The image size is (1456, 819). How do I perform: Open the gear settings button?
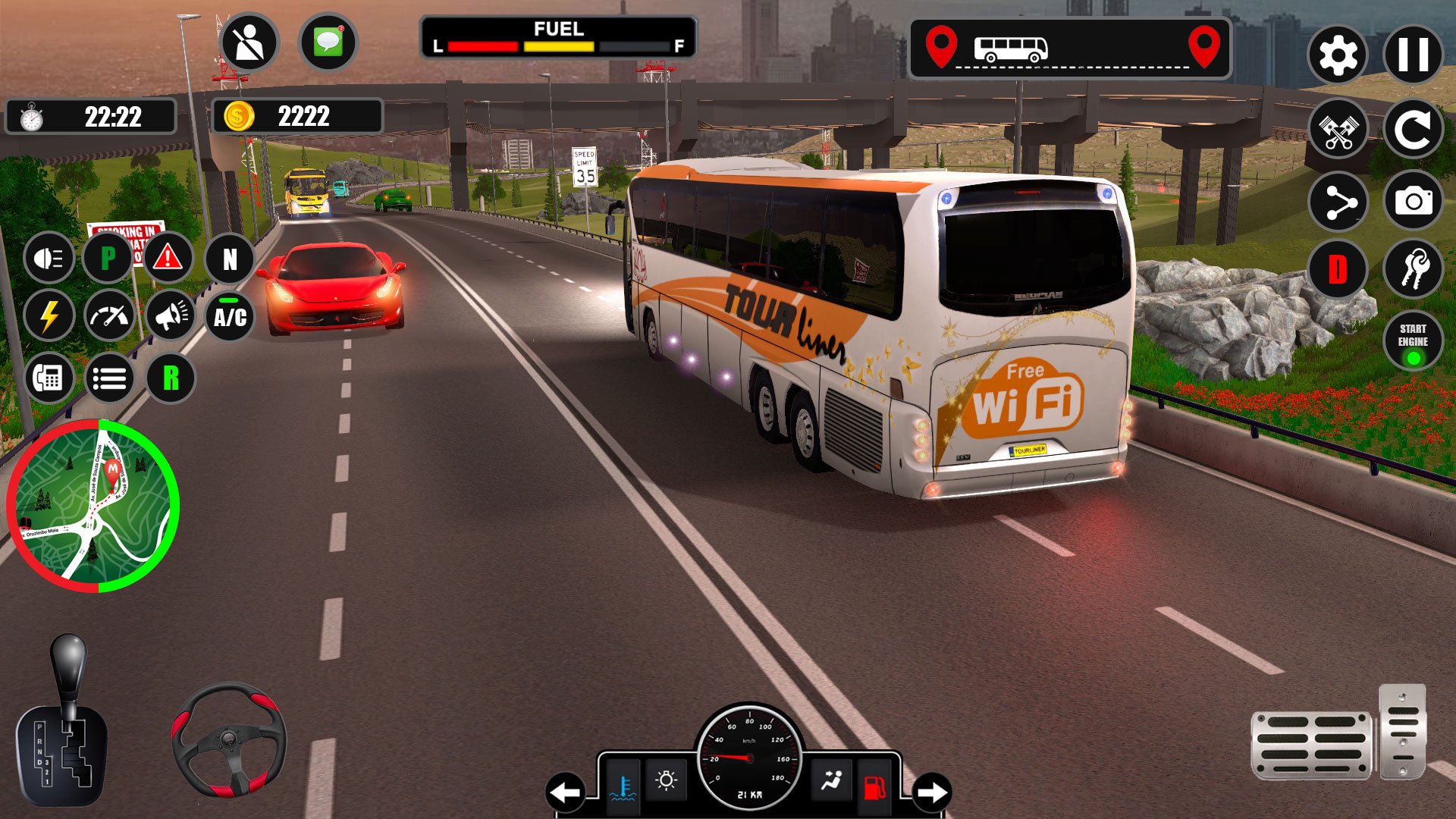coord(1338,55)
